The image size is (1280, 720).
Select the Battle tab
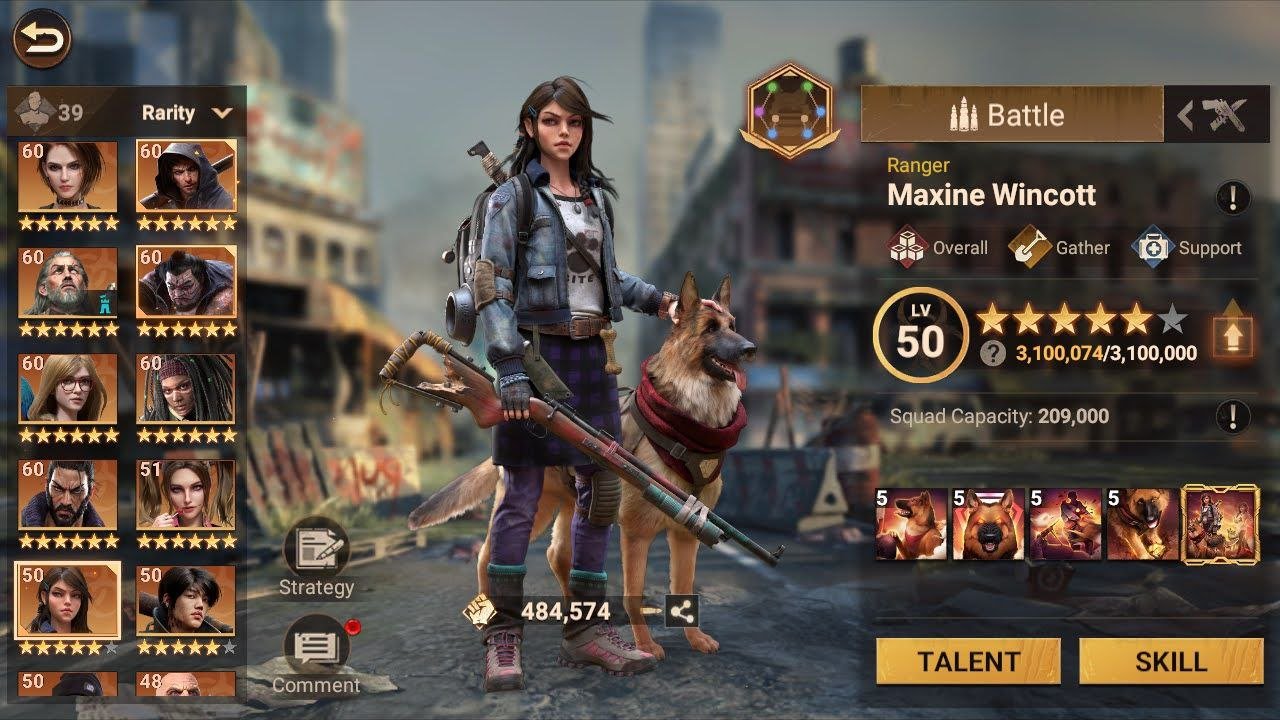1011,115
